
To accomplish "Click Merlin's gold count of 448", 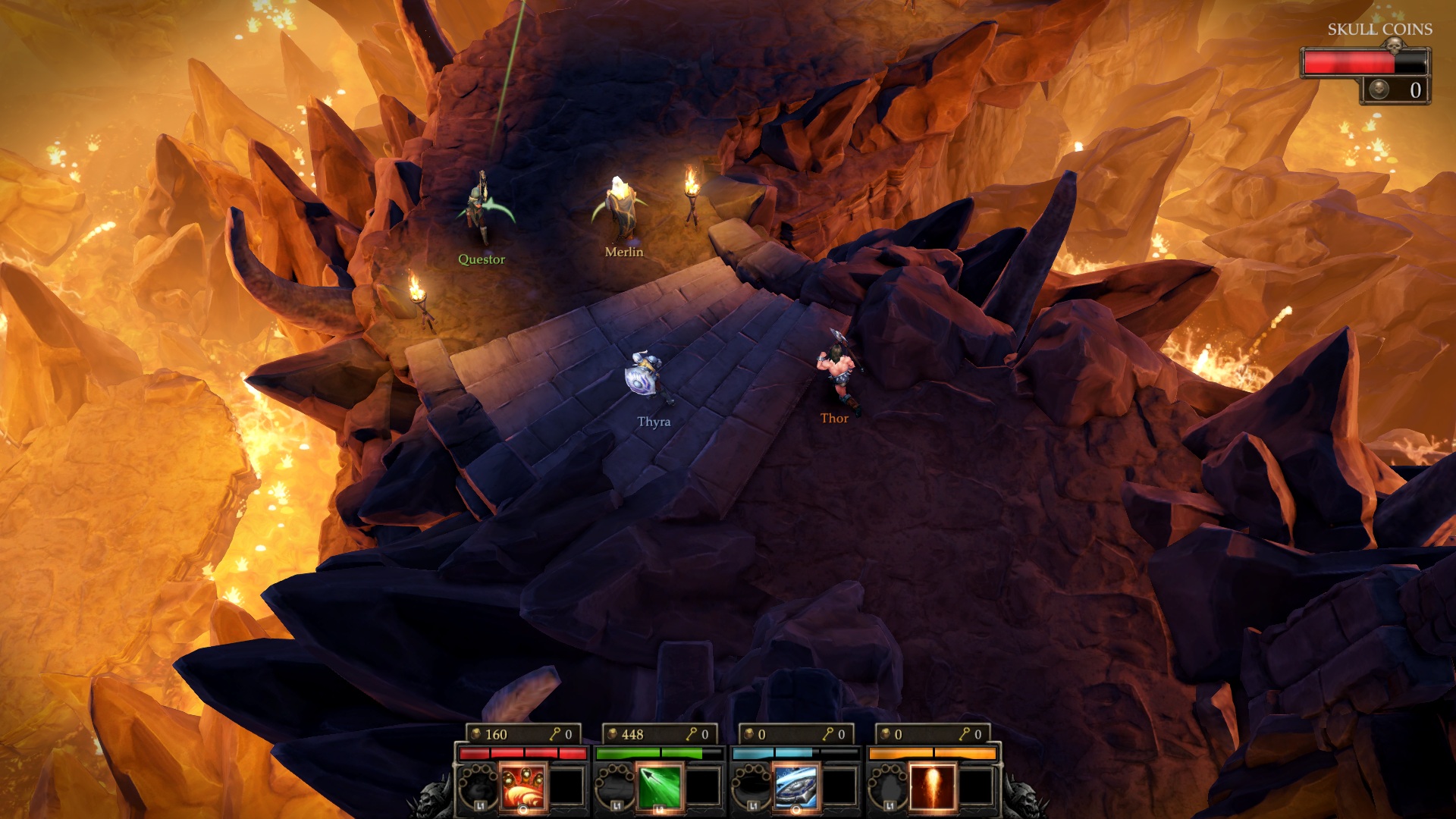I will [x=634, y=734].
